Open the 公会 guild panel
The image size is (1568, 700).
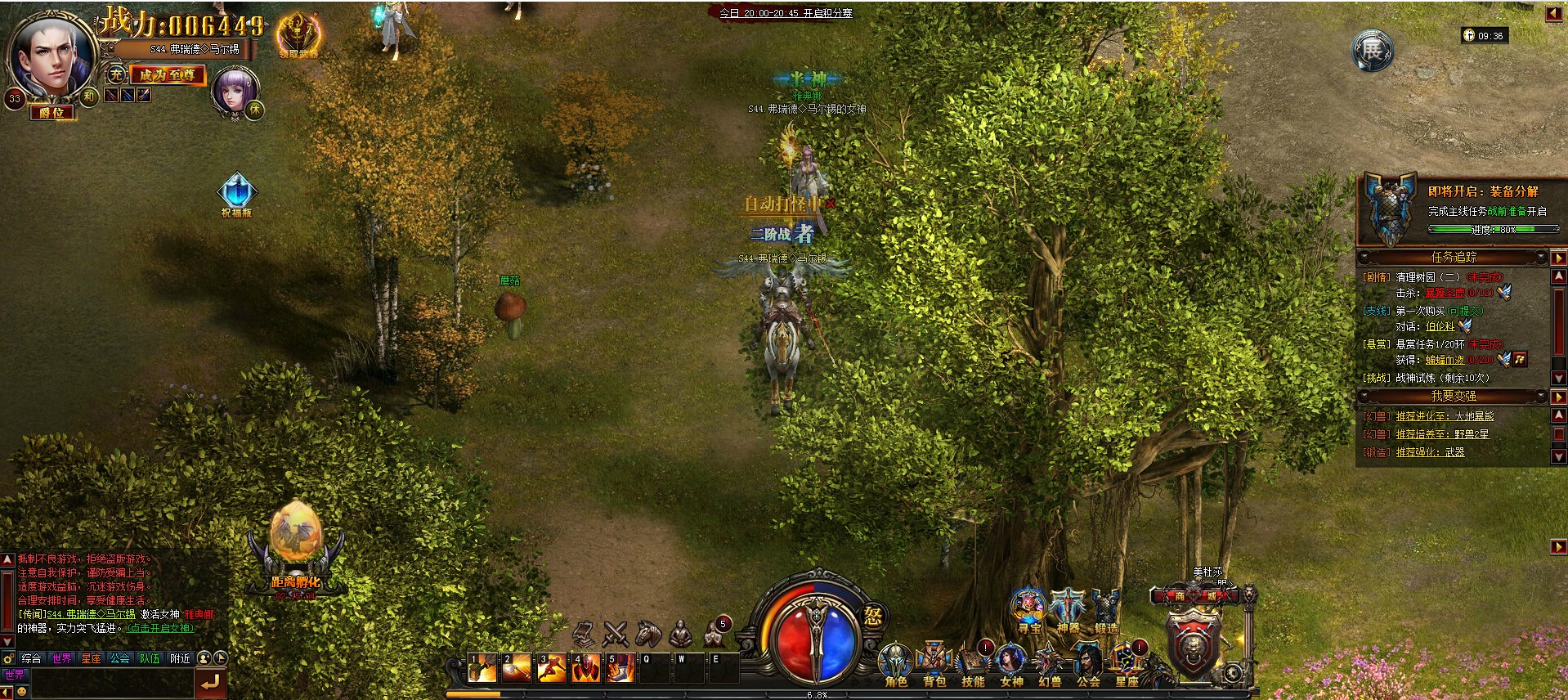[1088, 662]
